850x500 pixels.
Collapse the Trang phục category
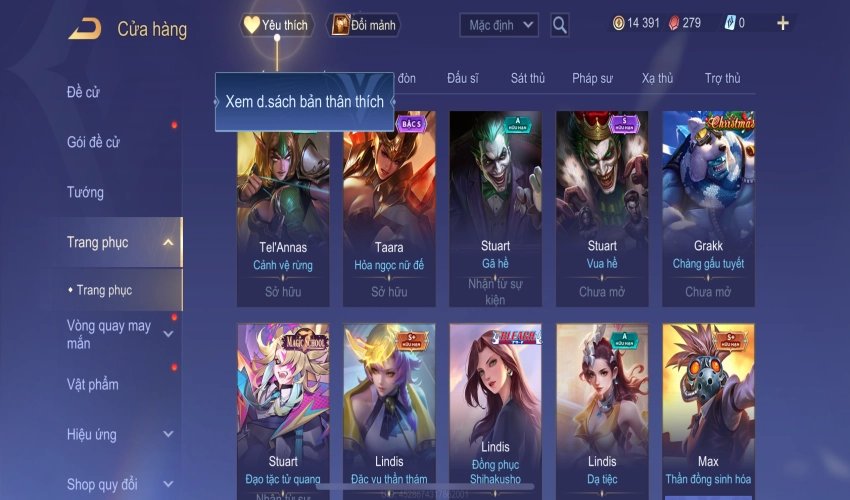pyautogui.click(x=168, y=242)
